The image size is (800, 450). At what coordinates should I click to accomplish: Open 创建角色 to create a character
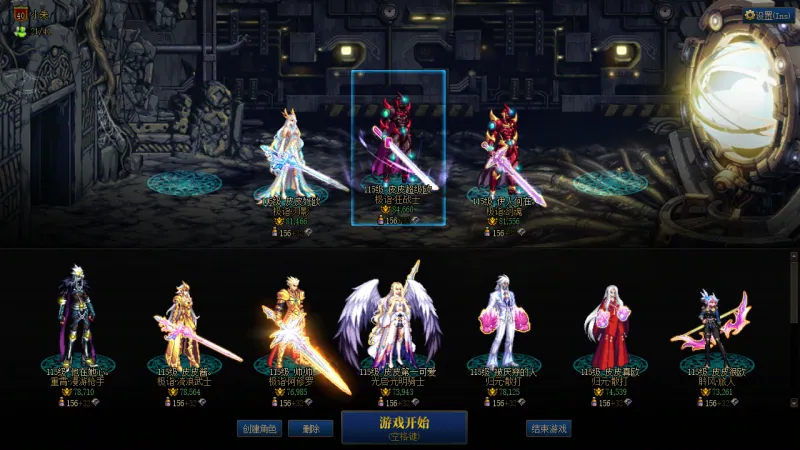tap(258, 429)
